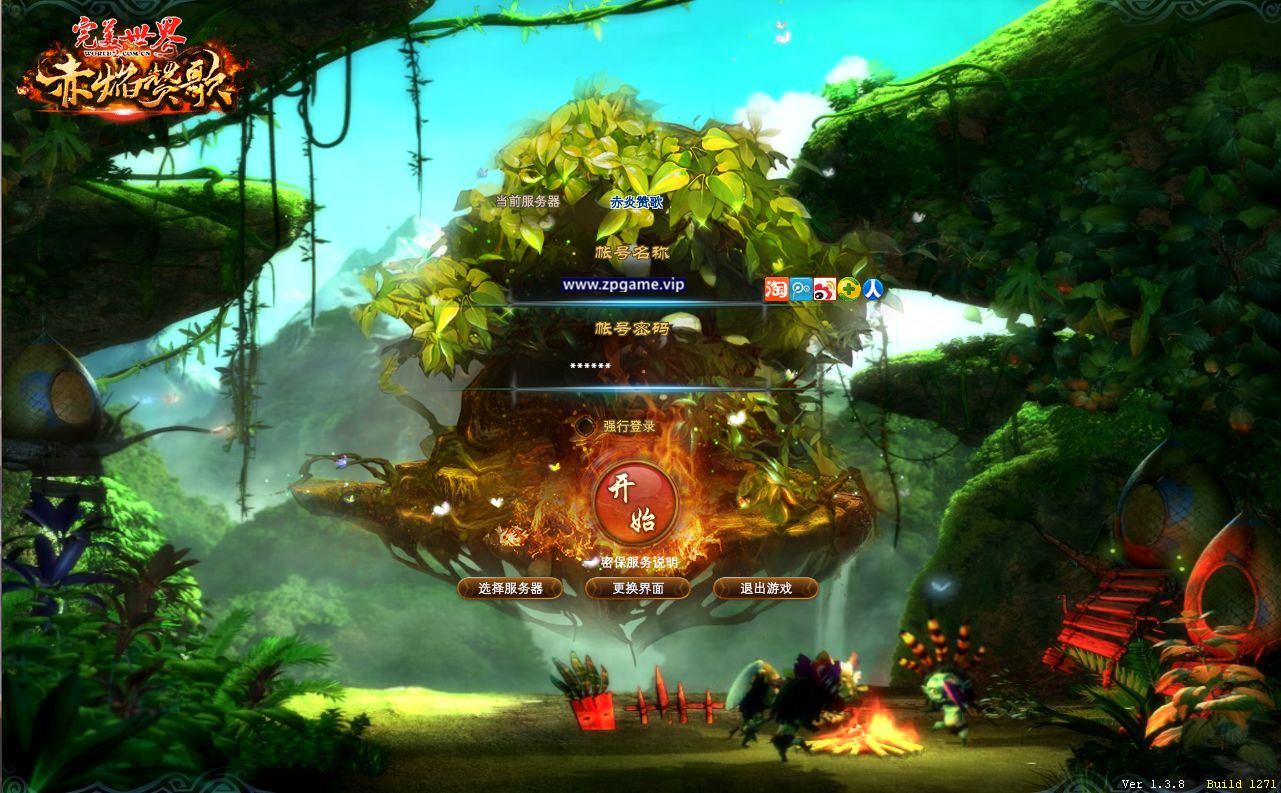Choose the blue Renren login icon
Screen dimensions: 1281x793
click(873, 289)
